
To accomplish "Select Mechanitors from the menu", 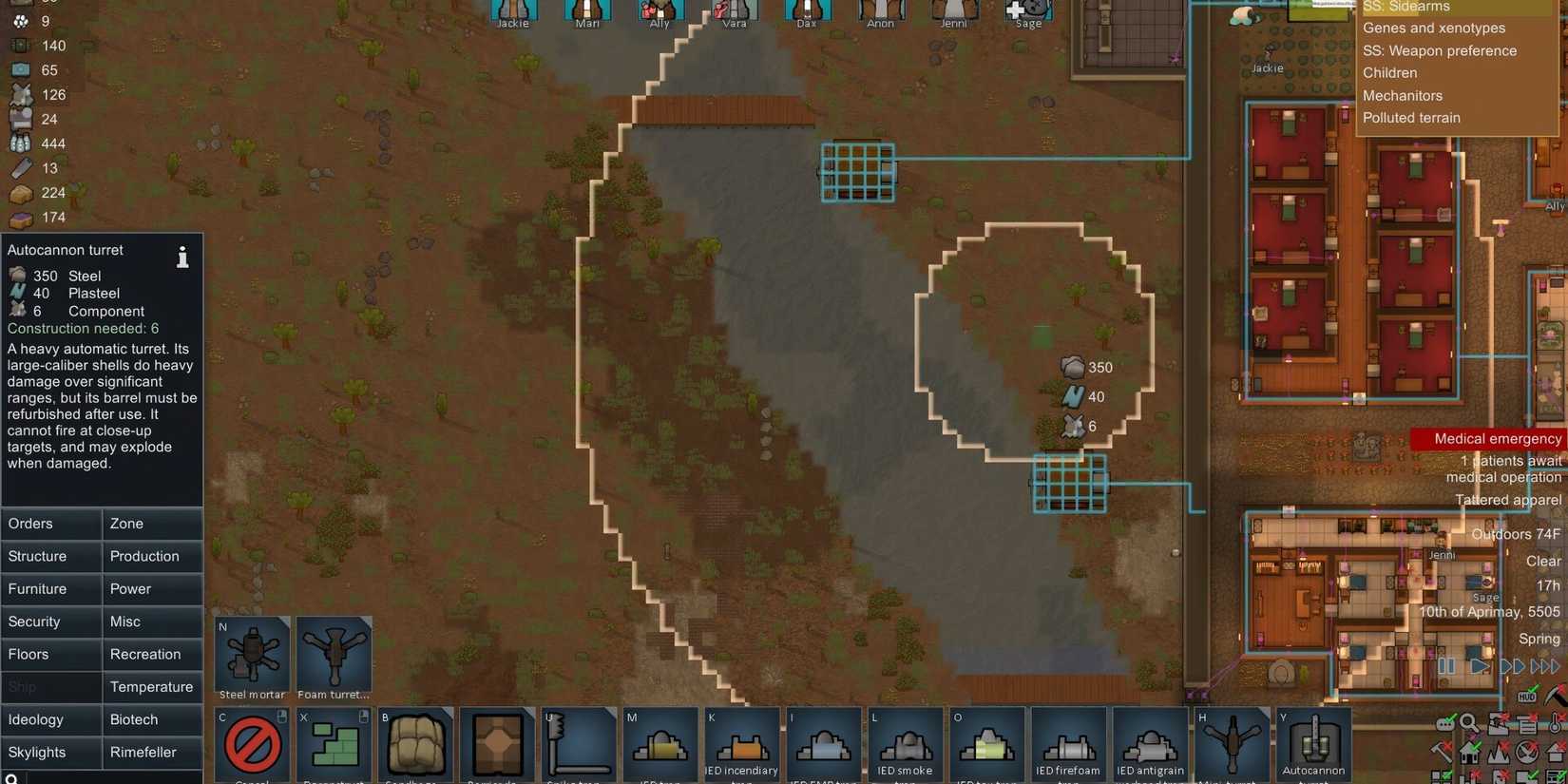I will (1403, 95).
